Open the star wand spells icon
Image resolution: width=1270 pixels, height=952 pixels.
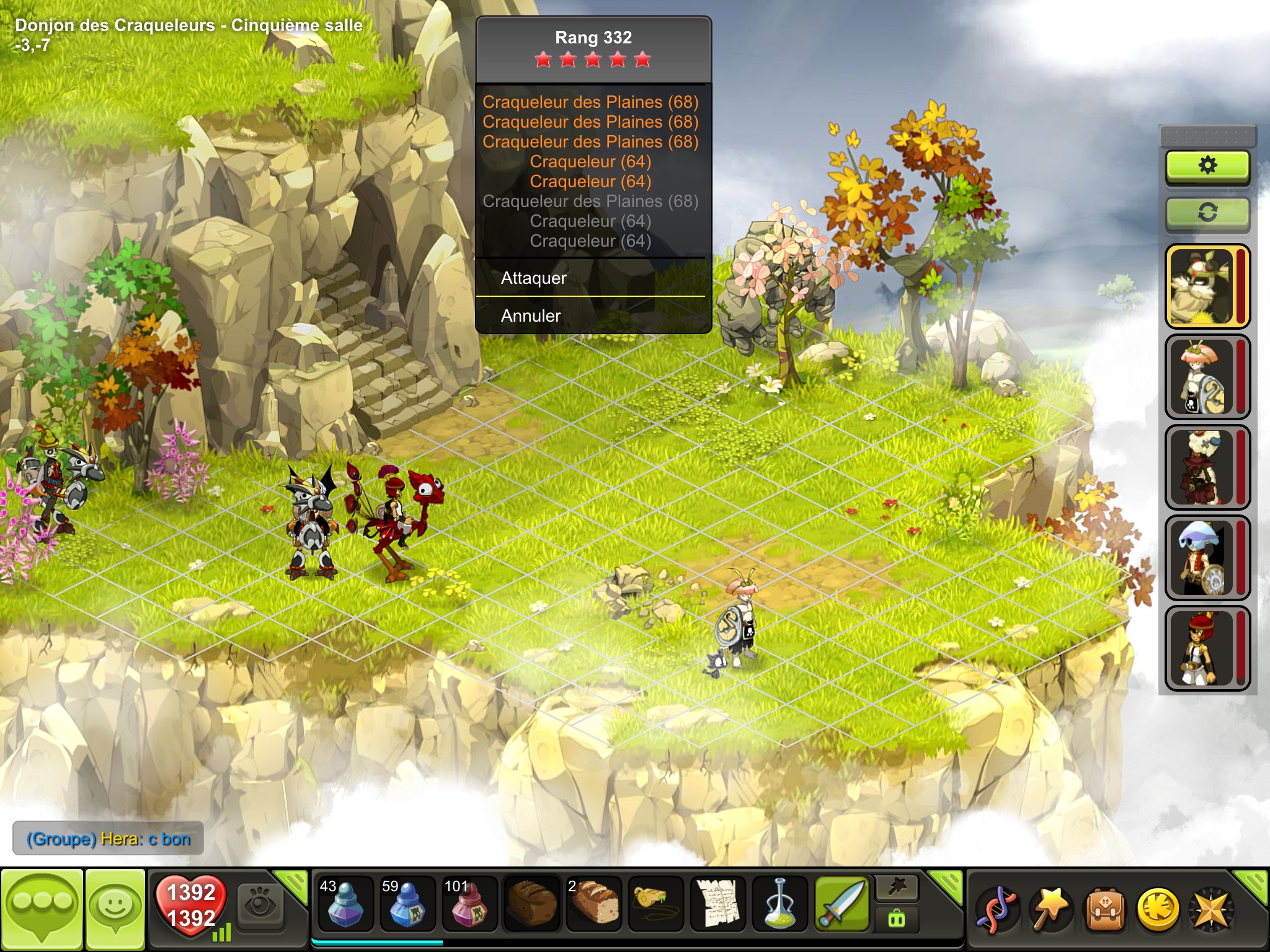click(x=1050, y=910)
